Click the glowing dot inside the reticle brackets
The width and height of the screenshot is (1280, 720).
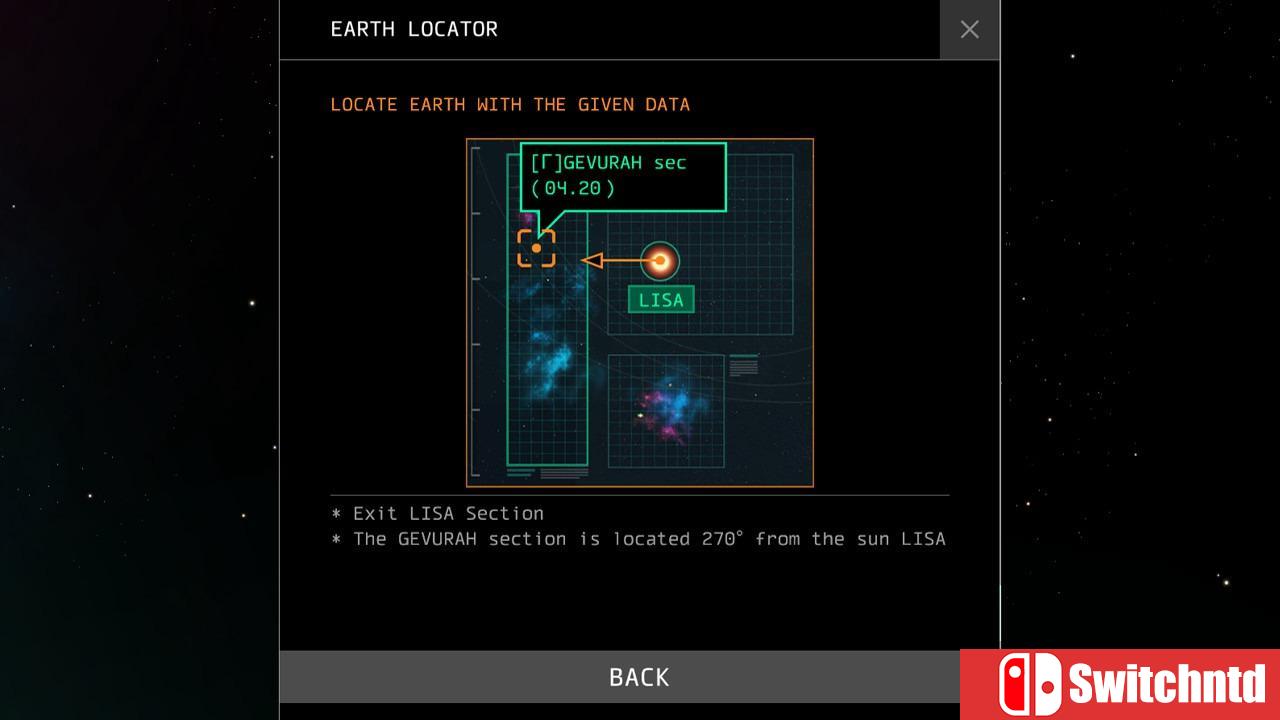pyautogui.click(x=536, y=249)
